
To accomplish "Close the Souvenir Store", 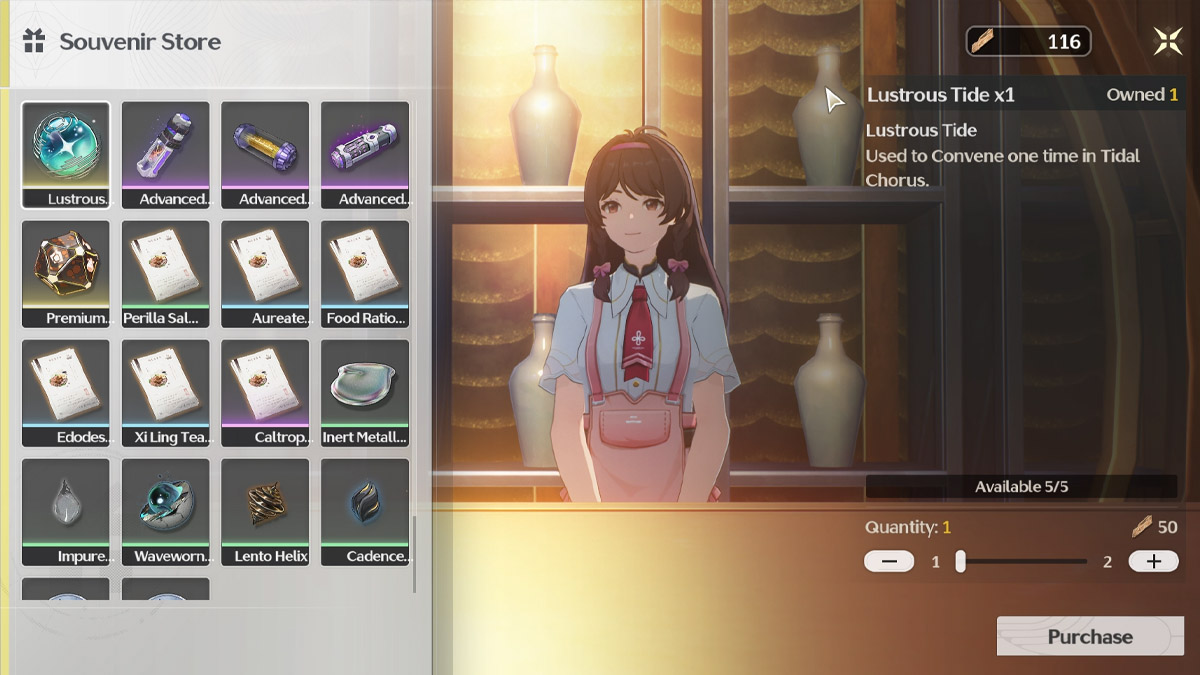I will 1167,41.
